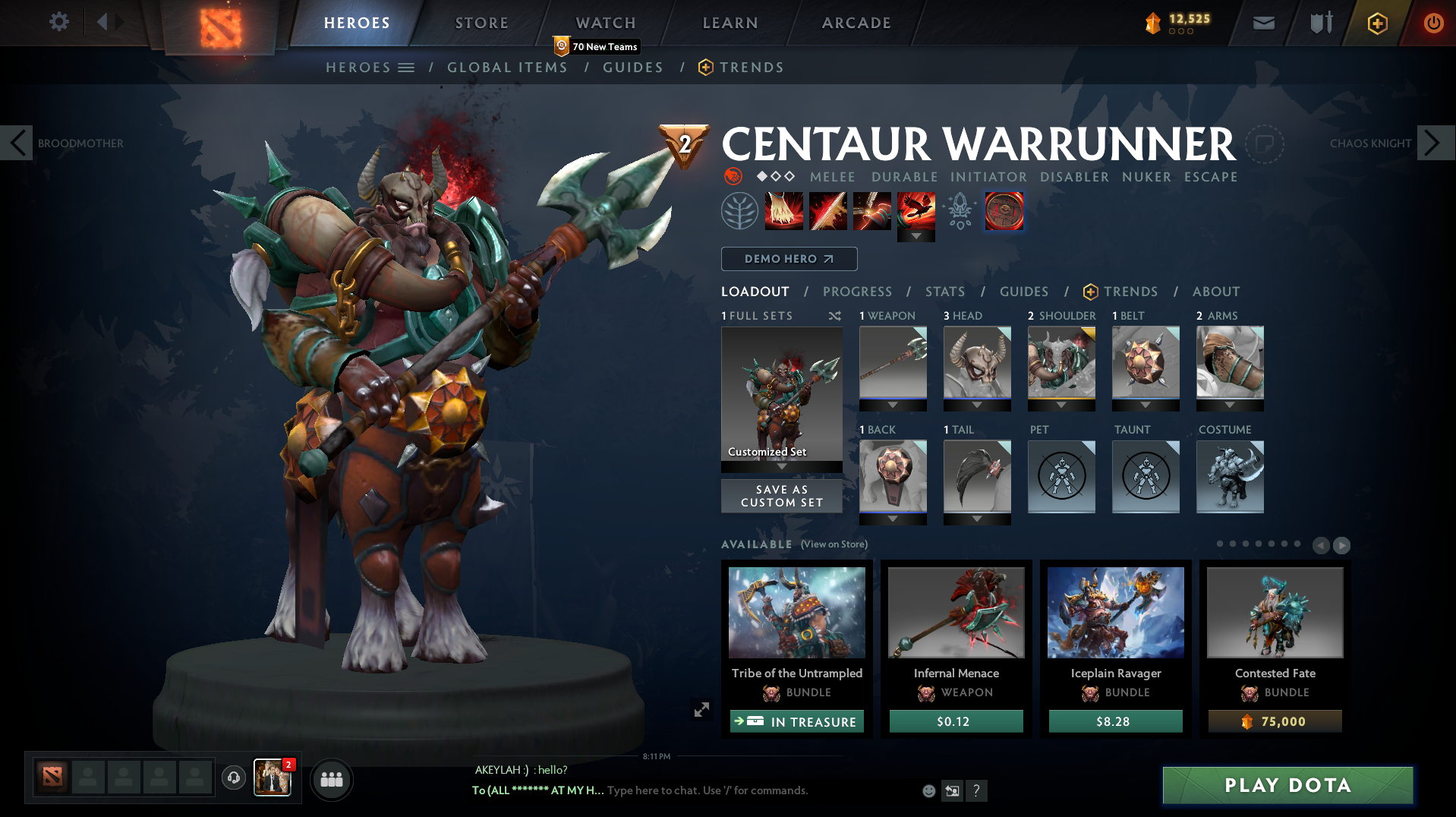Expand the Head slot item options
Screen dimensions: 1456x817
point(977,405)
